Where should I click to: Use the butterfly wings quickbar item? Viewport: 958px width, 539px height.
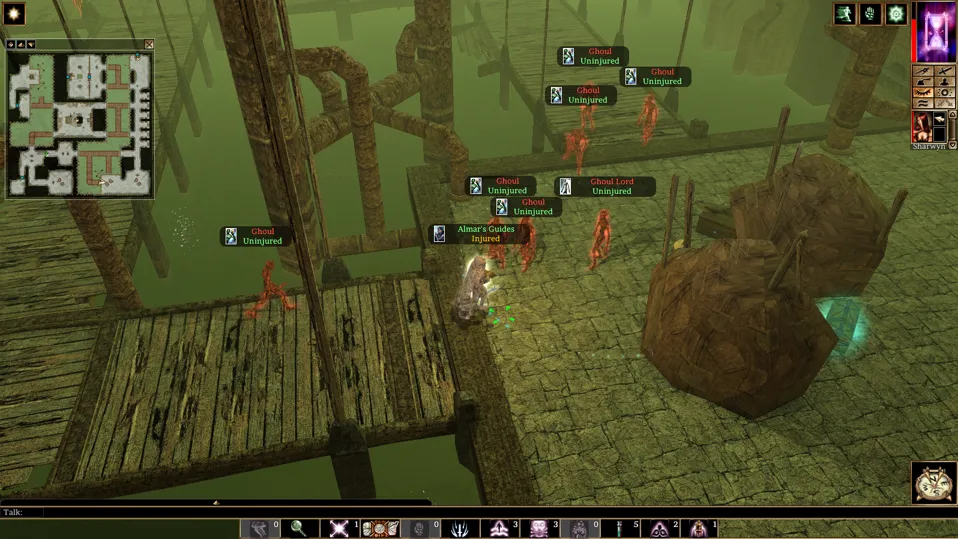point(380,529)
